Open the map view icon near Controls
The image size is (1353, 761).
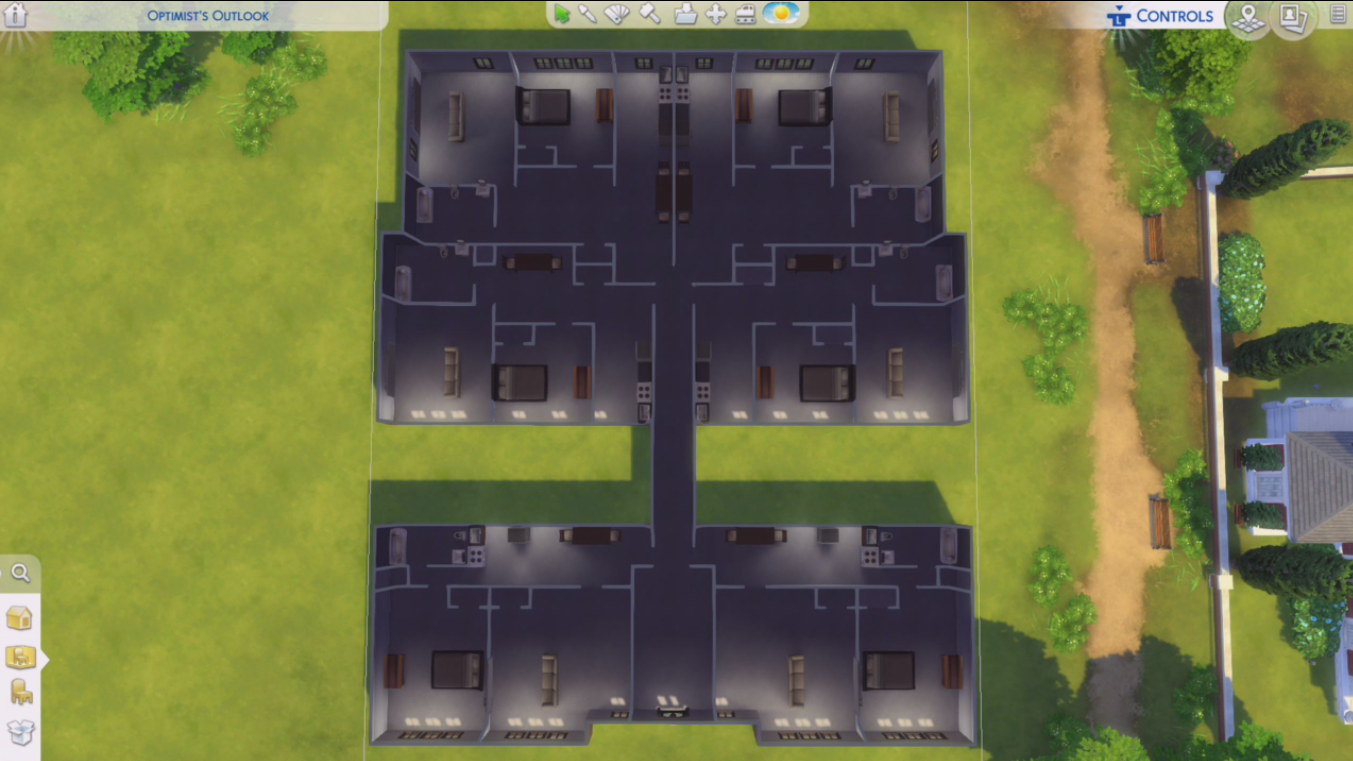pos(1247,19)
